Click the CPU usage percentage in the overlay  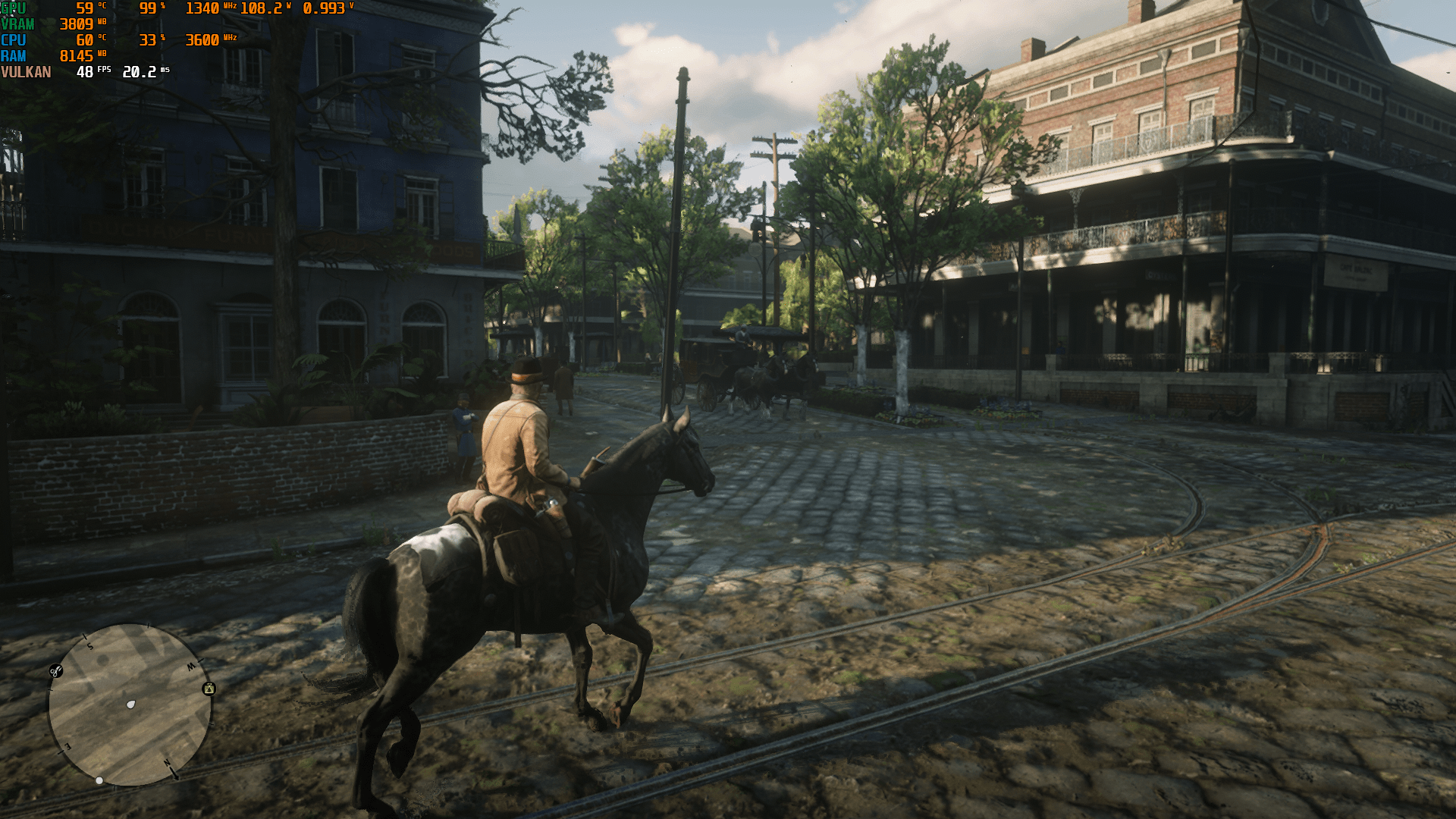[149, 40]
